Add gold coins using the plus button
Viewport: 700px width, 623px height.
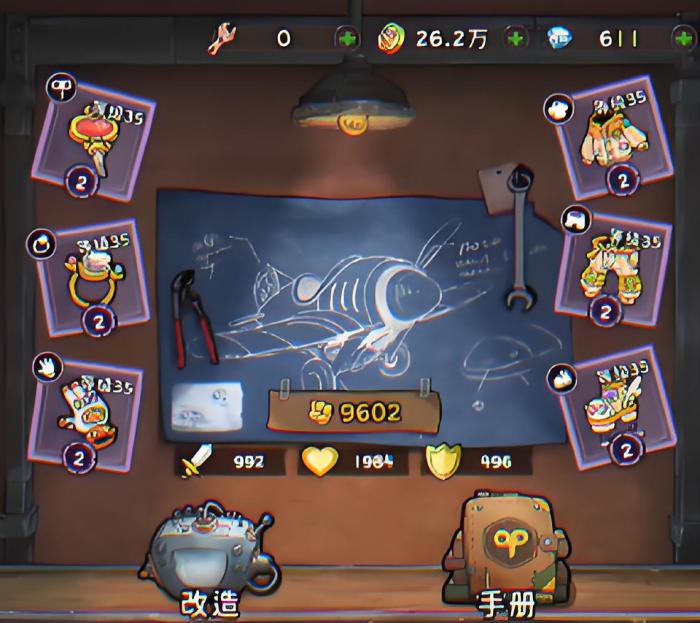coord(516,39)
